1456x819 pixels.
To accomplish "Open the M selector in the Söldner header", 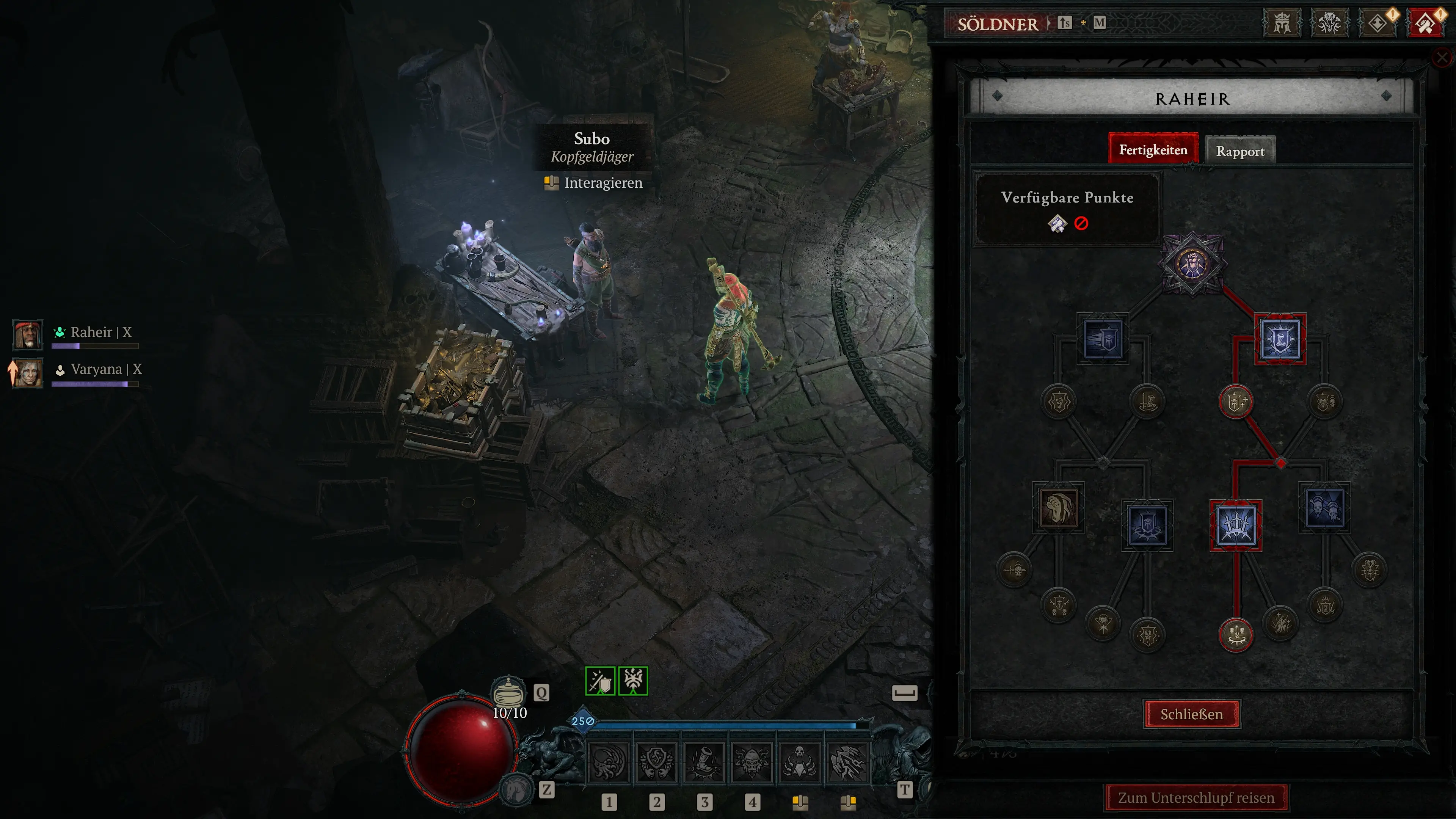I will coord(1100,23).
